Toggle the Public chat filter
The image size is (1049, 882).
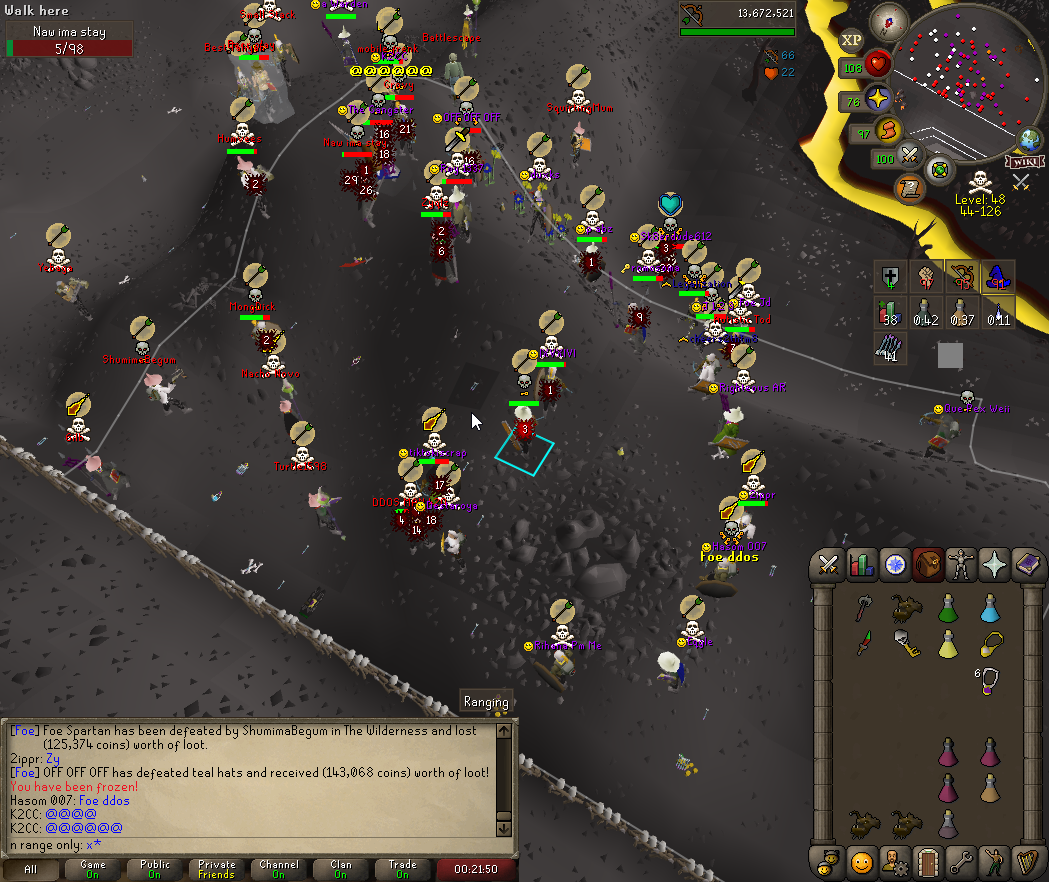(155, 869)
